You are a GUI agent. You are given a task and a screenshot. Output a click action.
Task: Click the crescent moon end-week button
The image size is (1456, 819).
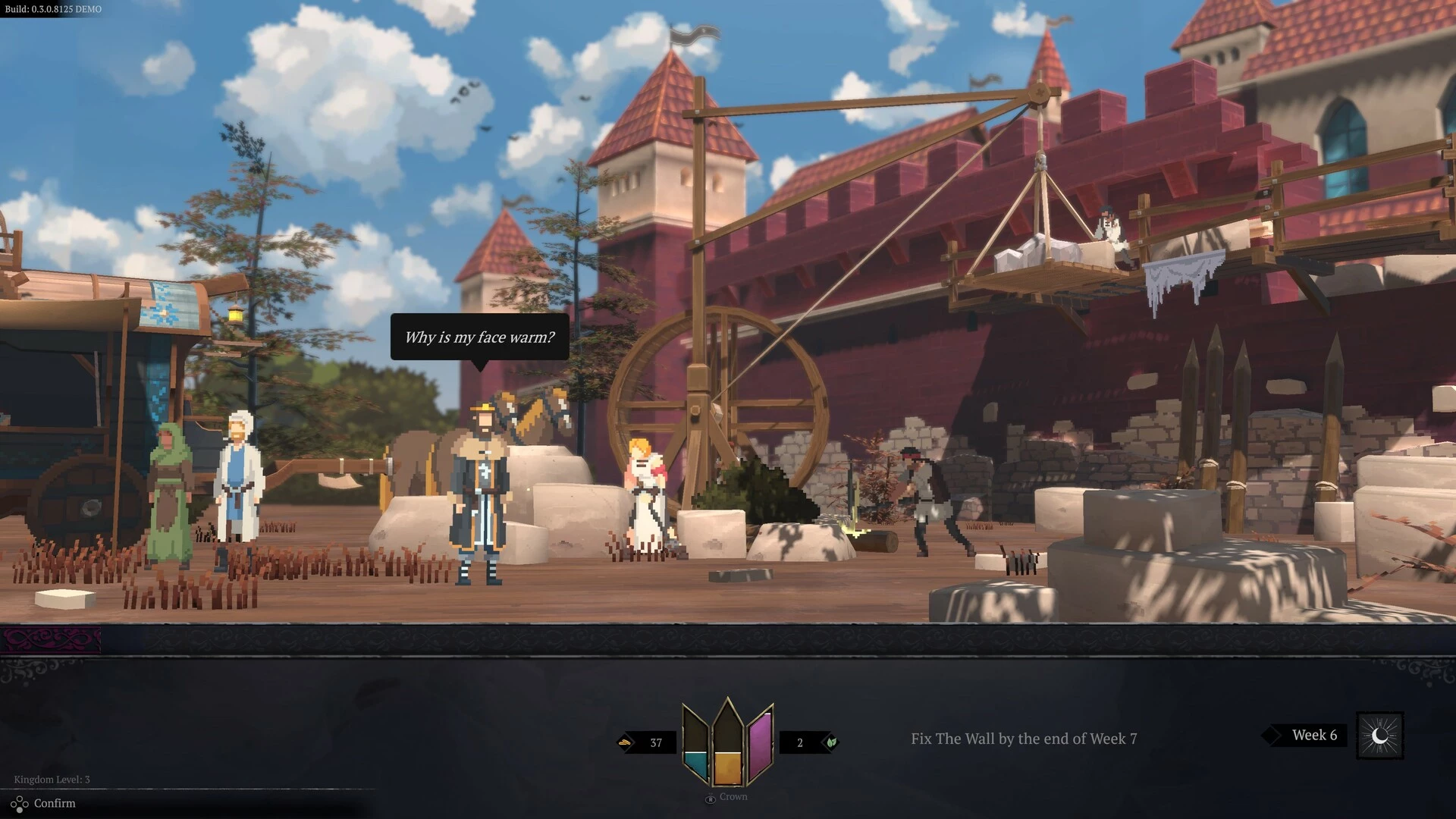click(x=1379, y=736)
